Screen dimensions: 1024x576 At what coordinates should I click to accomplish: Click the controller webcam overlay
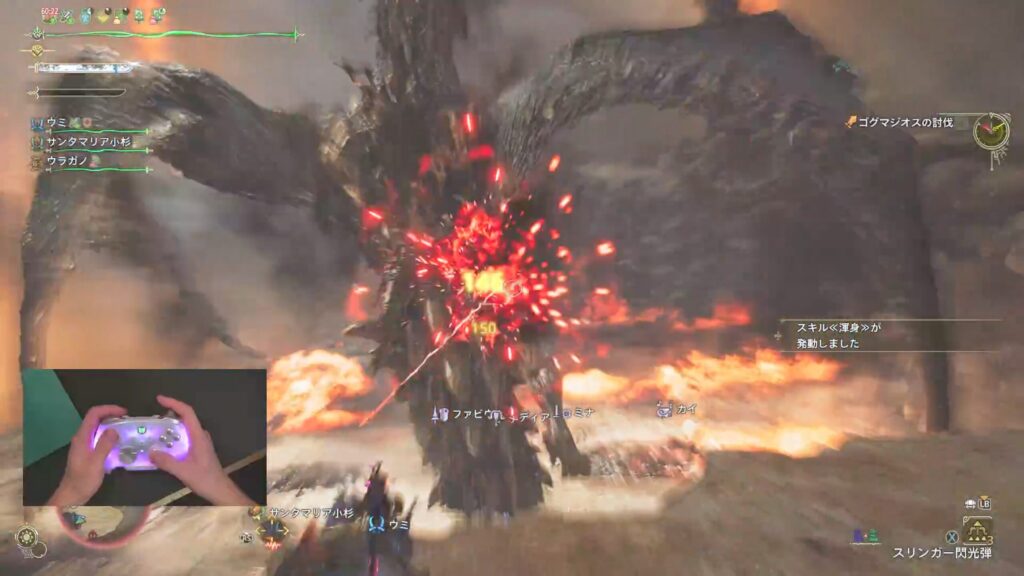coord(145,437)
